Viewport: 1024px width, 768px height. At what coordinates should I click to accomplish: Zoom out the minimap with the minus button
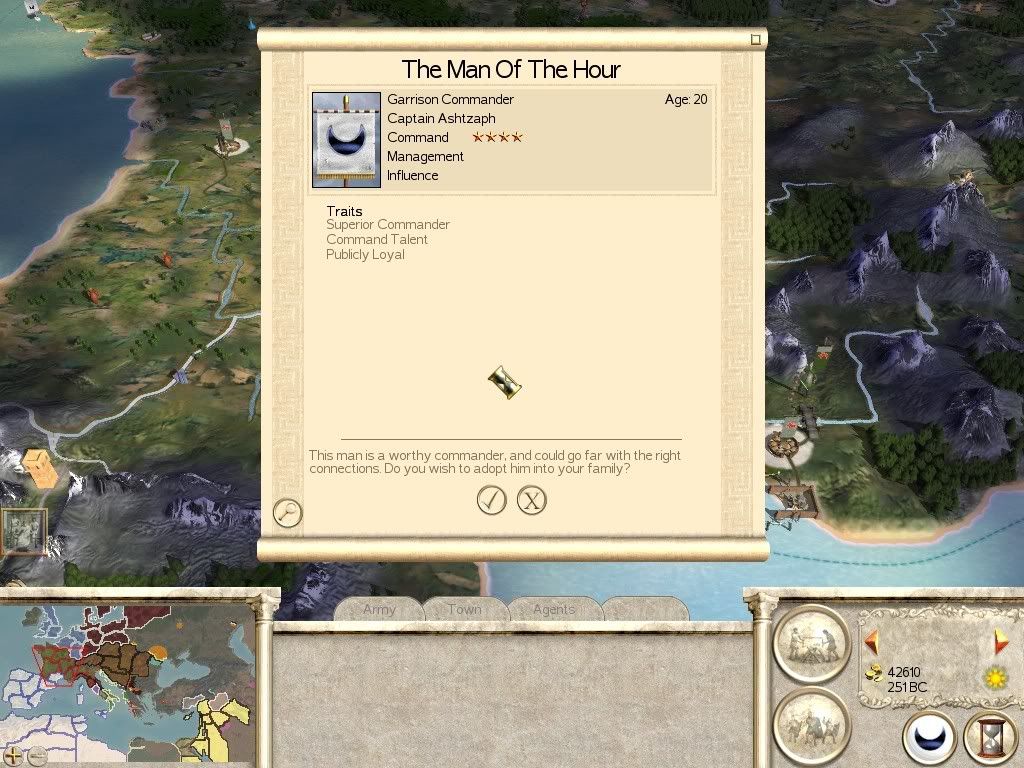(37, 756)
